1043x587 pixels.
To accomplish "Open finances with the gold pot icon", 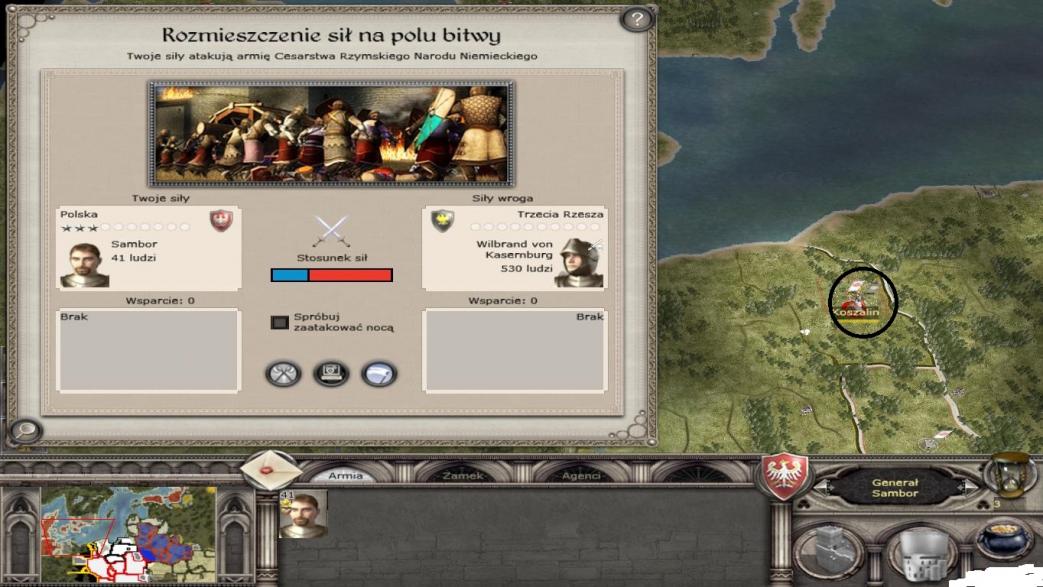I will click(1004, 541).
